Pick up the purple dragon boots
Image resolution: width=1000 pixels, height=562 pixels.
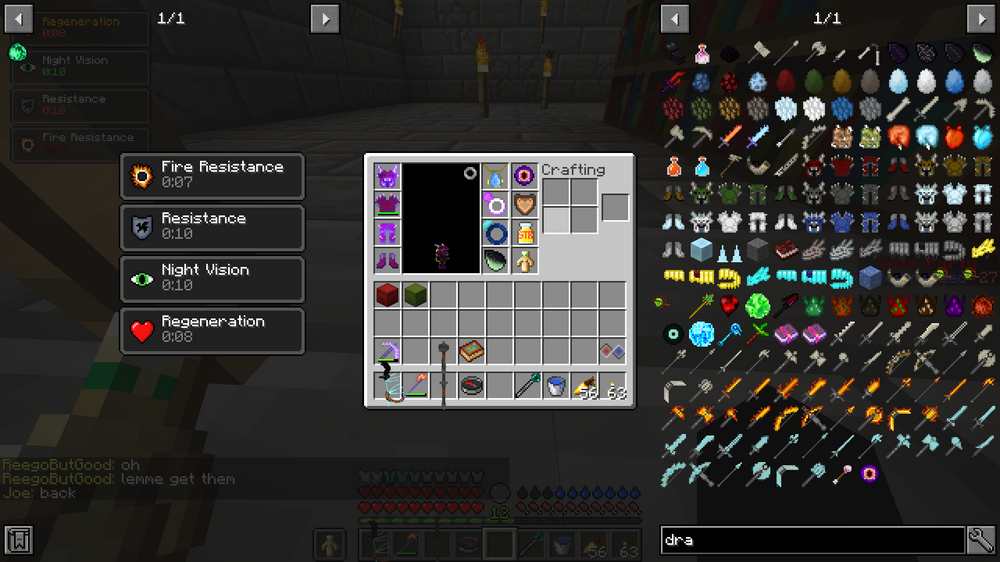tap(387, 261)
